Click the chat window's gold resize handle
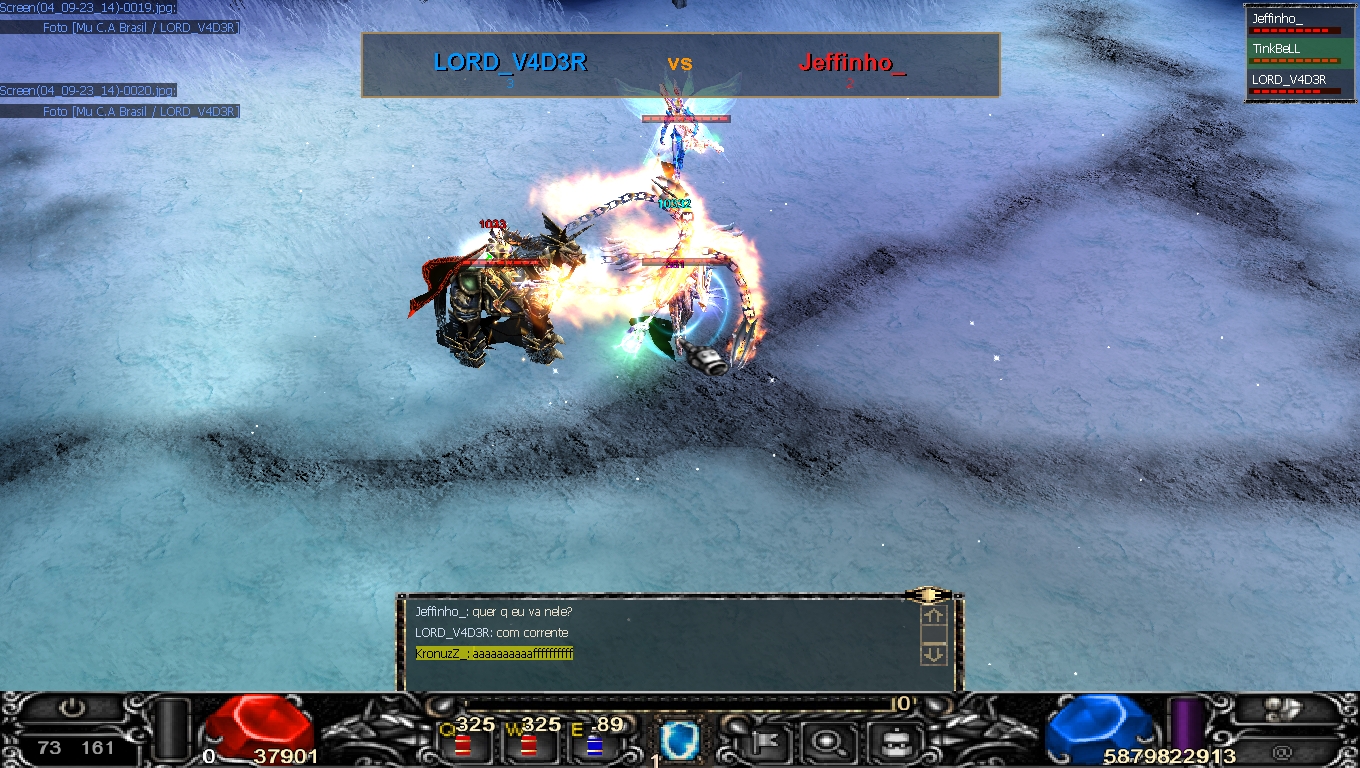1360x768 pixels. (927, 595)
